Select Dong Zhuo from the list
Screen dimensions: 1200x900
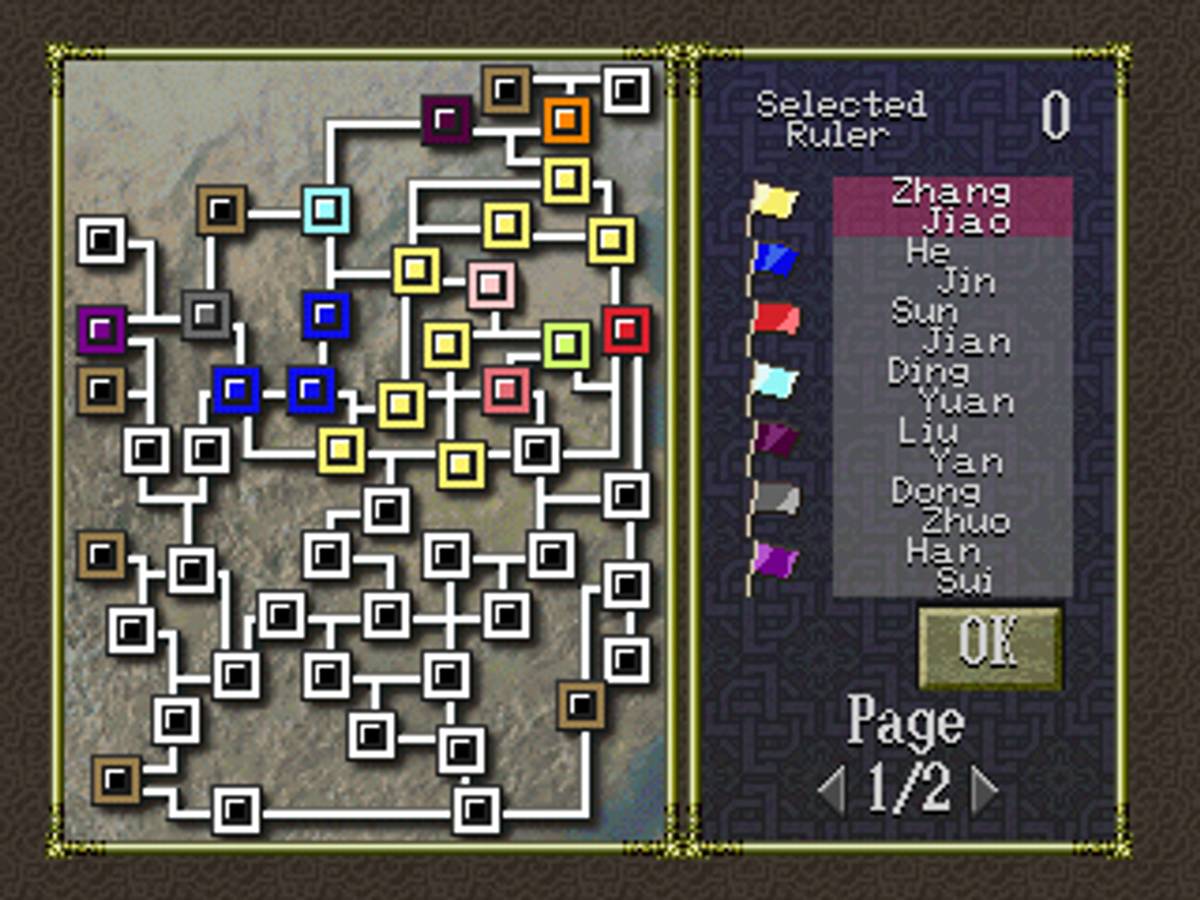(x=952, y=507)
